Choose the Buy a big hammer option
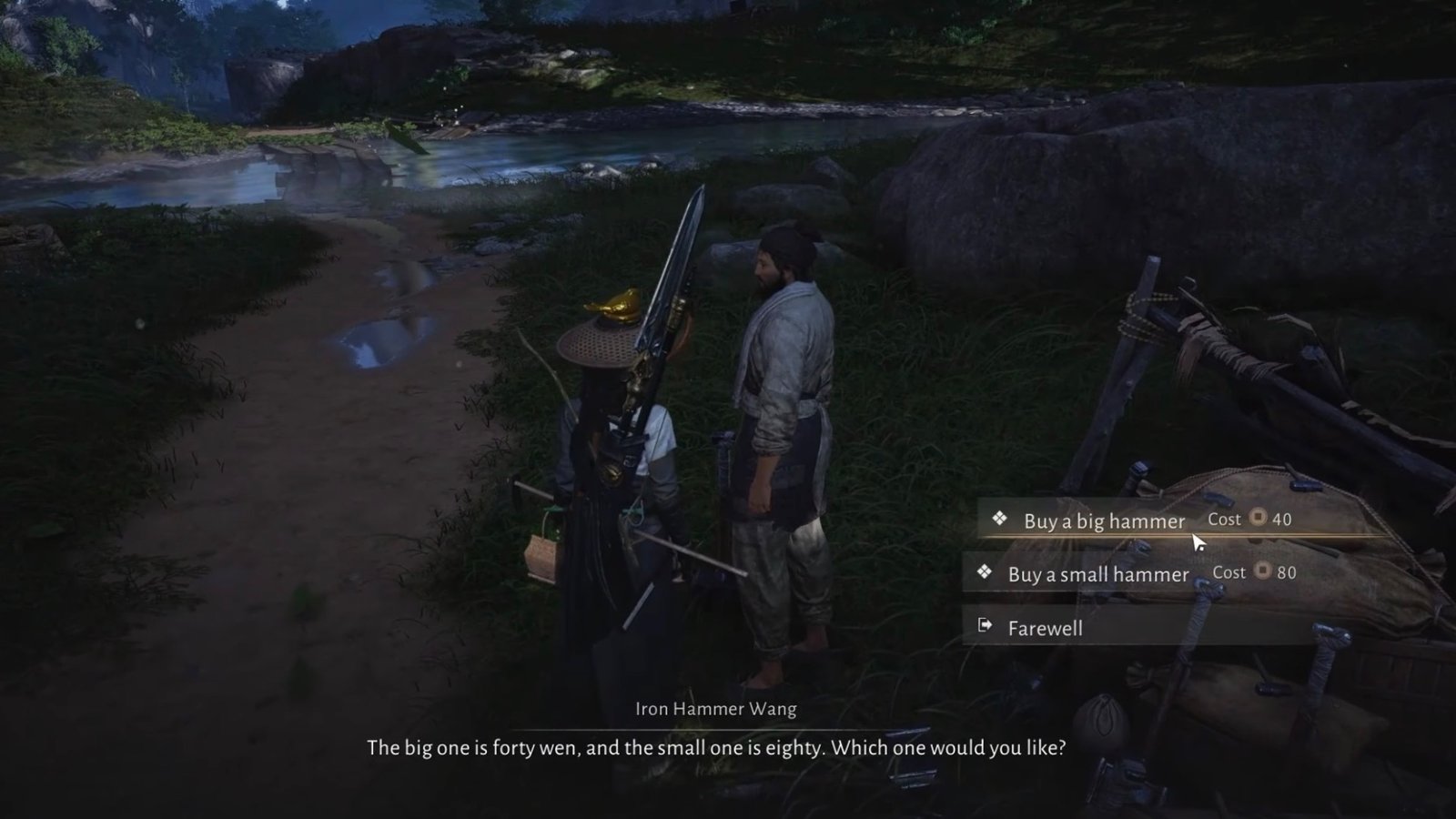The height and width of the screenshot is (819, 1456). point(1104,521)
